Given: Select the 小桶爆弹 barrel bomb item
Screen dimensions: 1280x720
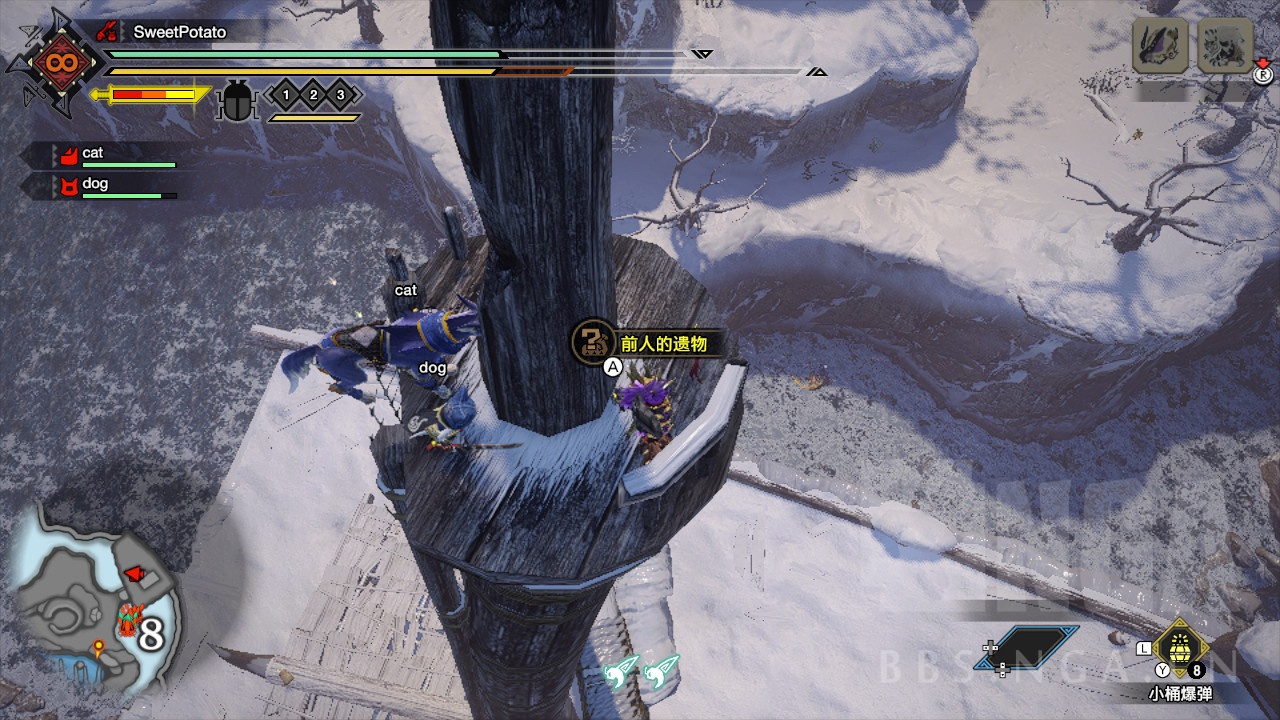Looking at the screenshot, I should 1180,650.
